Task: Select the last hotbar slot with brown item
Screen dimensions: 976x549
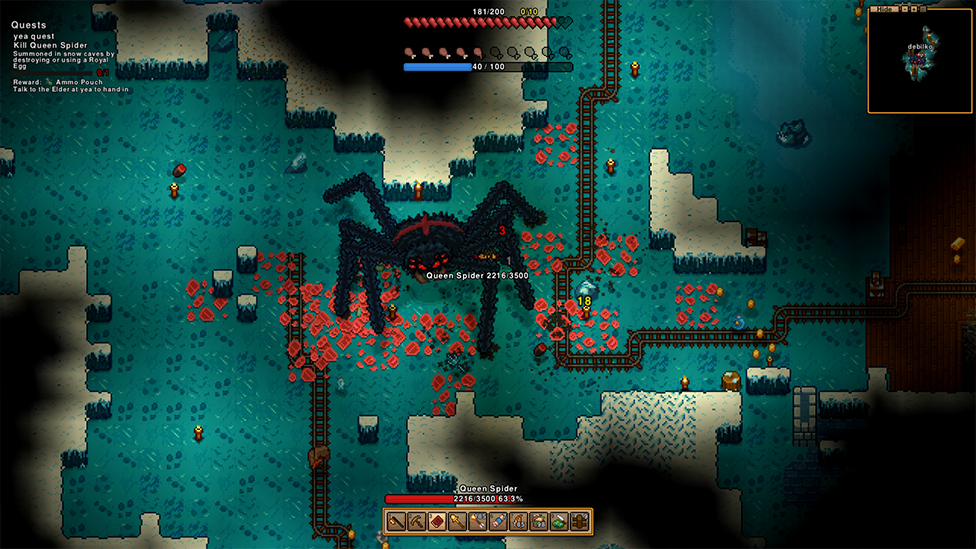Action: [579, 522]
